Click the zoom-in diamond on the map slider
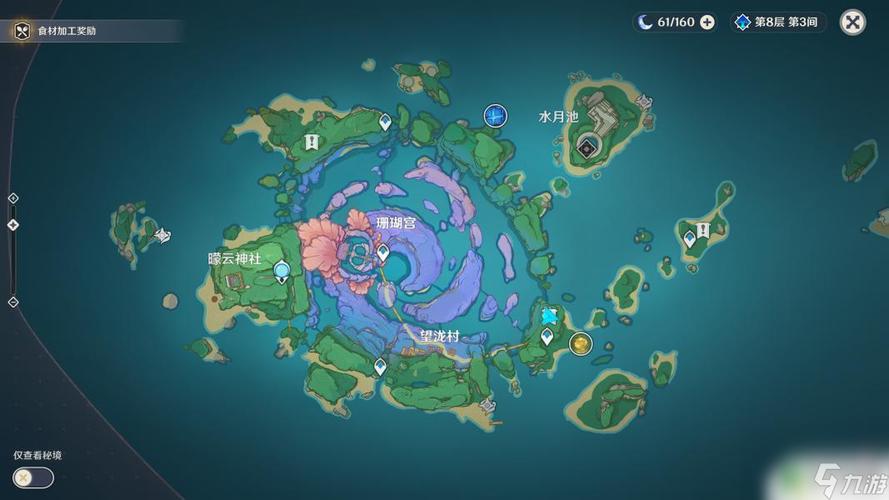889x500 pixels. [x=13, y=198]
